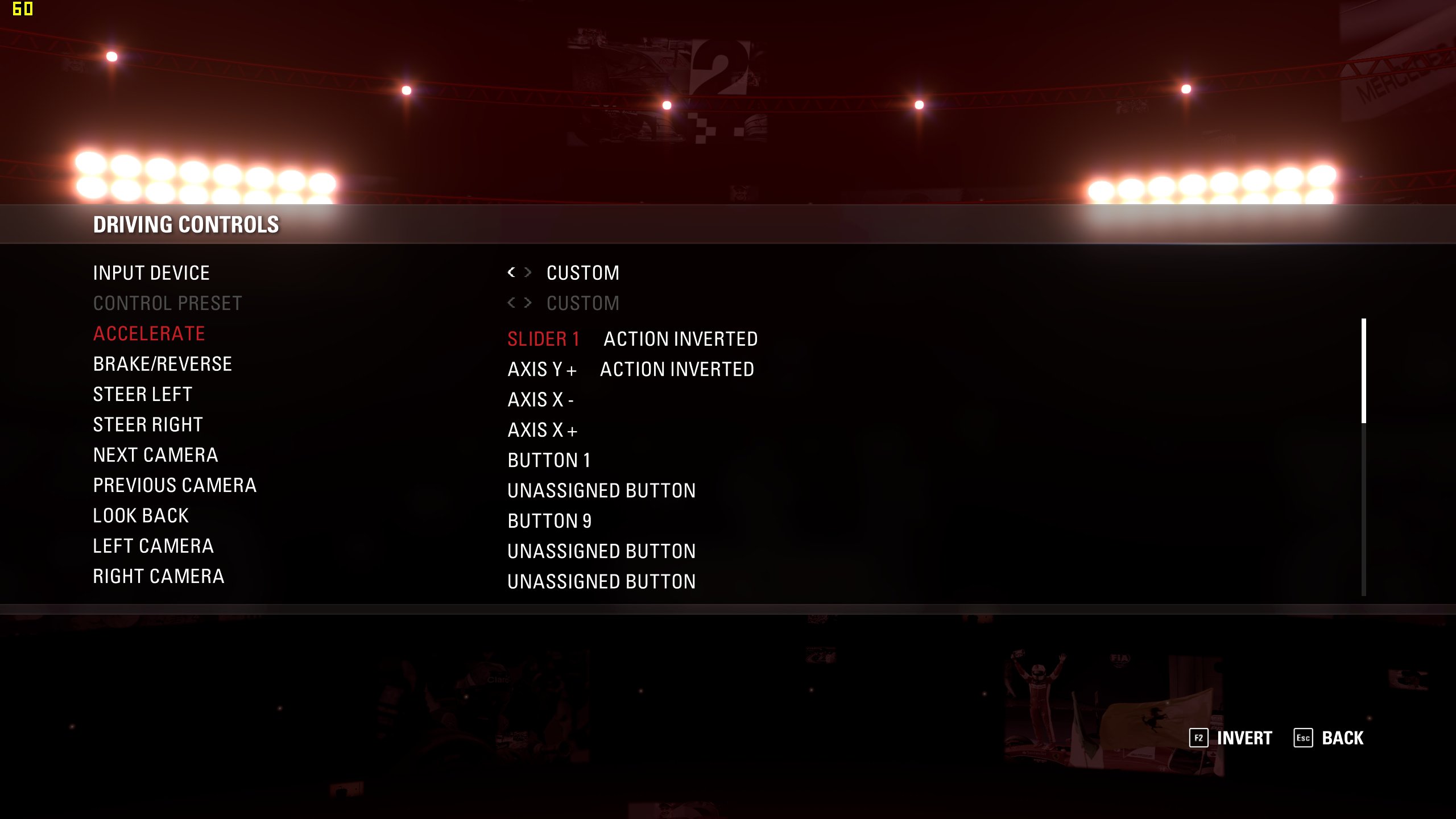The width and height of the screenshot is (1456, 819).
Task: Click the controls list scrollbar
Action: pos(1364,371)
